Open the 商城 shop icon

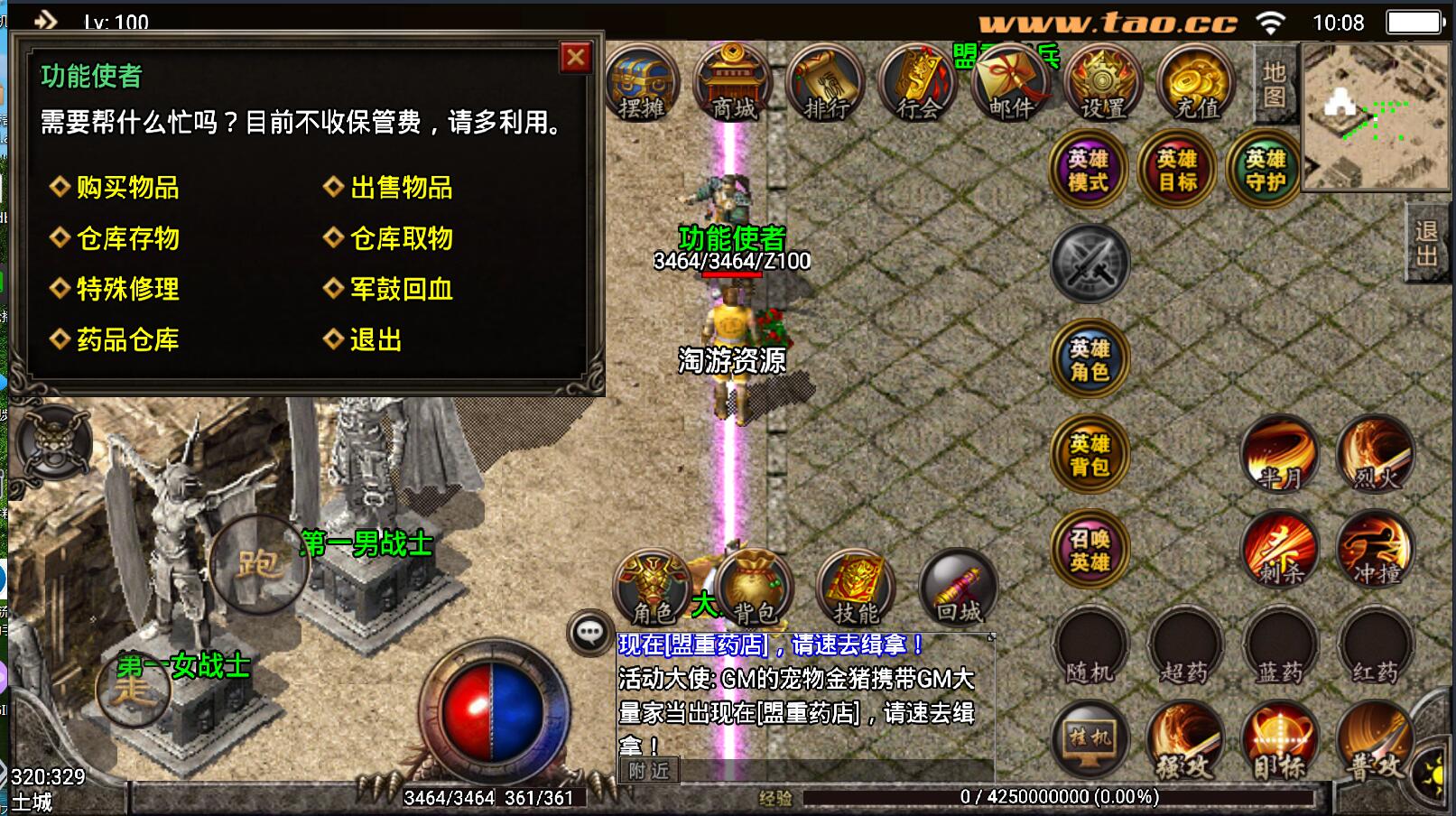click(x=733, y=83)
